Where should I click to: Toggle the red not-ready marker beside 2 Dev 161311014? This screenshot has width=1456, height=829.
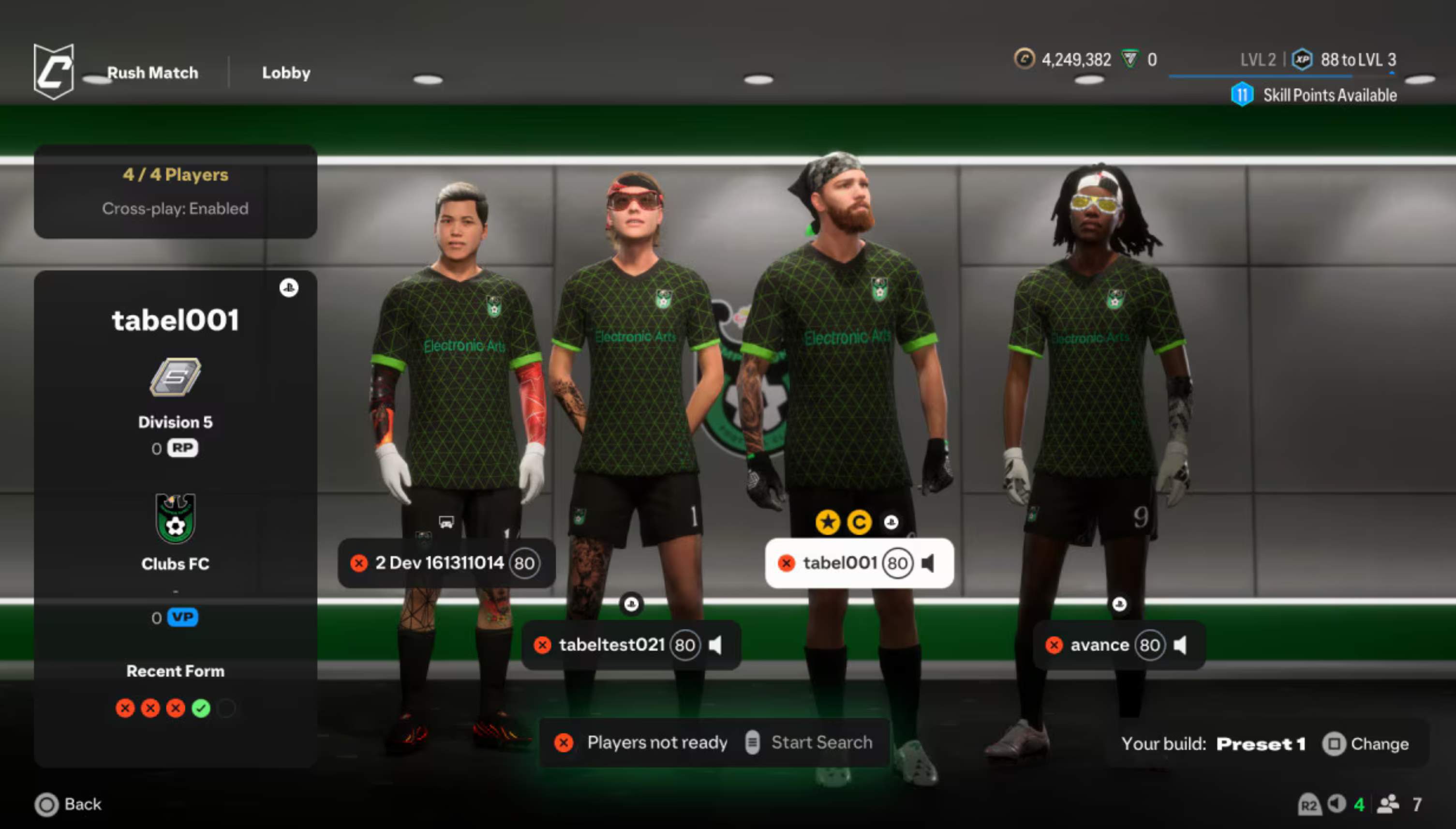pyautogui.click(x=358, y=563)
